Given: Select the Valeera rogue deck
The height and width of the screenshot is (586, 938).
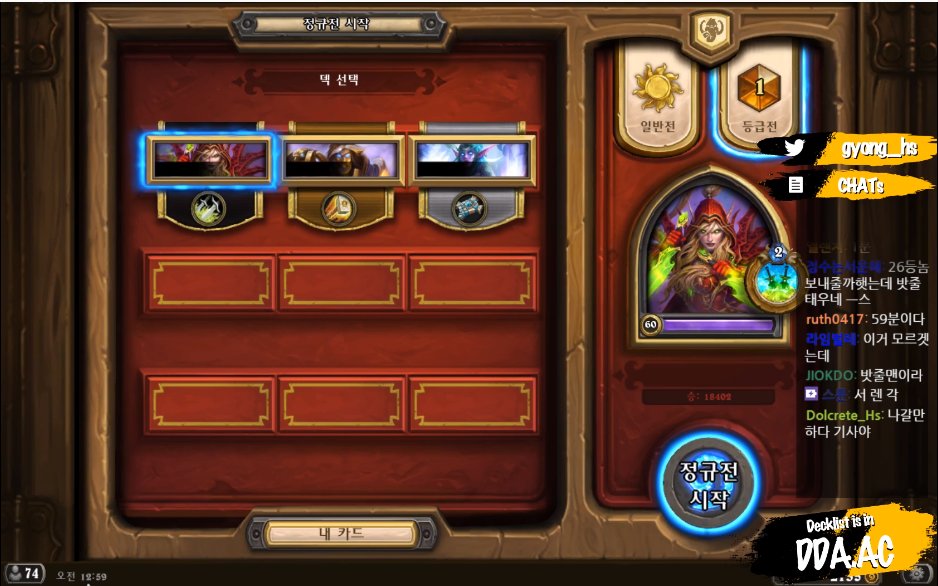Looking at the screenshot, I should pos(210,160).
